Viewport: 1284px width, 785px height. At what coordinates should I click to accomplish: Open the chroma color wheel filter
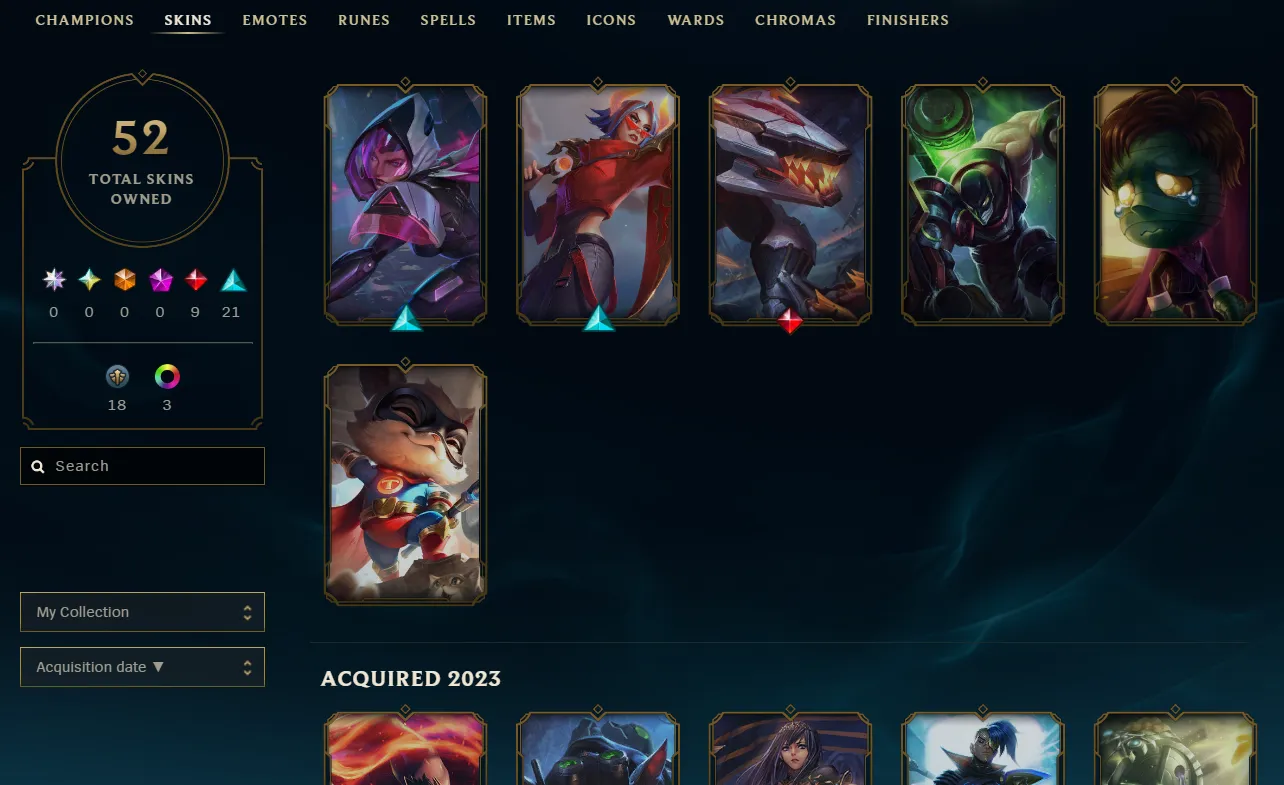(x=166, y=376)
